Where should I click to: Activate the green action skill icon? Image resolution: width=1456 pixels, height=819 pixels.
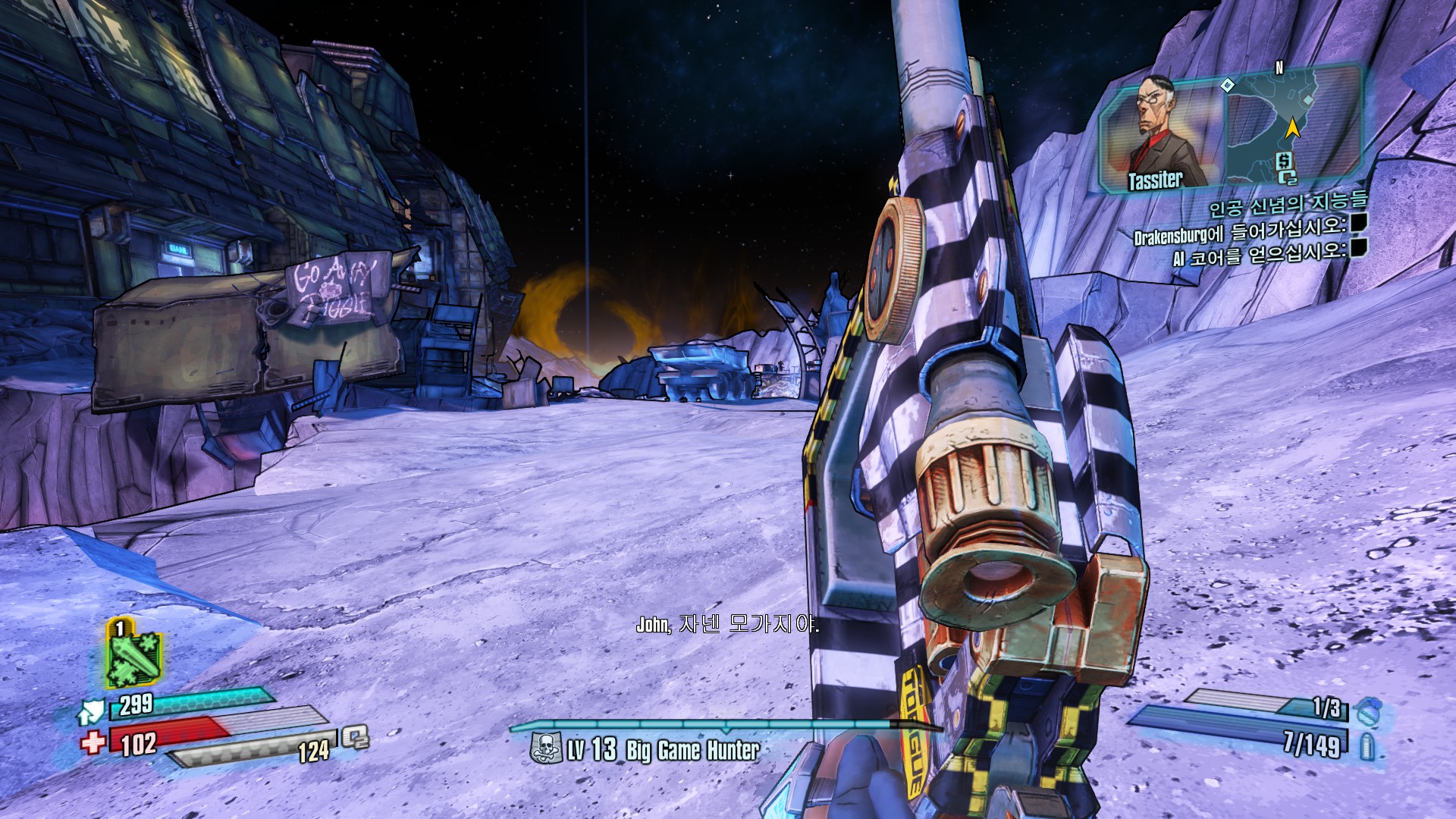(133, 654)
